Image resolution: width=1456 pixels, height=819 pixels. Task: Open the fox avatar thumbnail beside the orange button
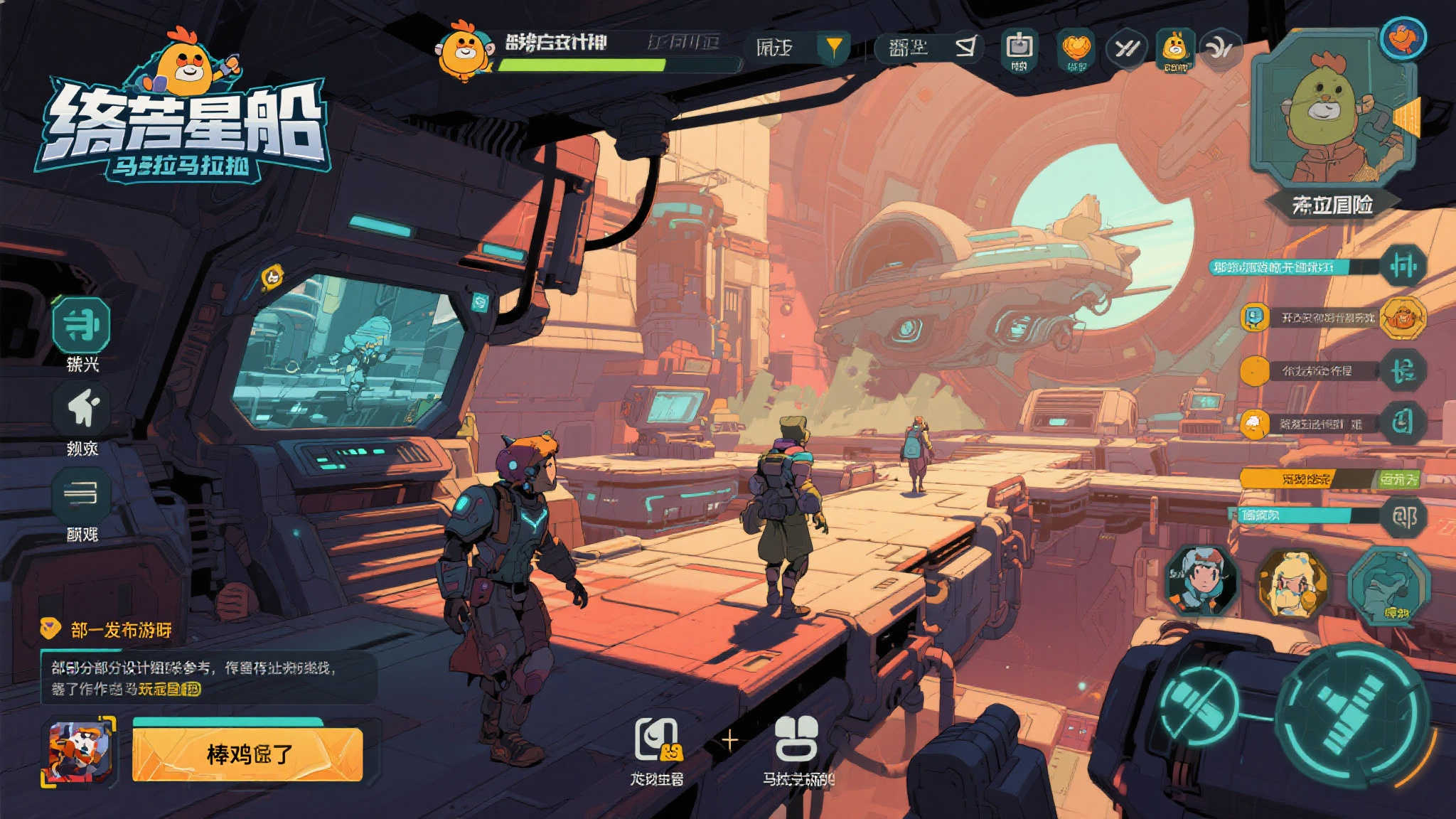[80, 752]
